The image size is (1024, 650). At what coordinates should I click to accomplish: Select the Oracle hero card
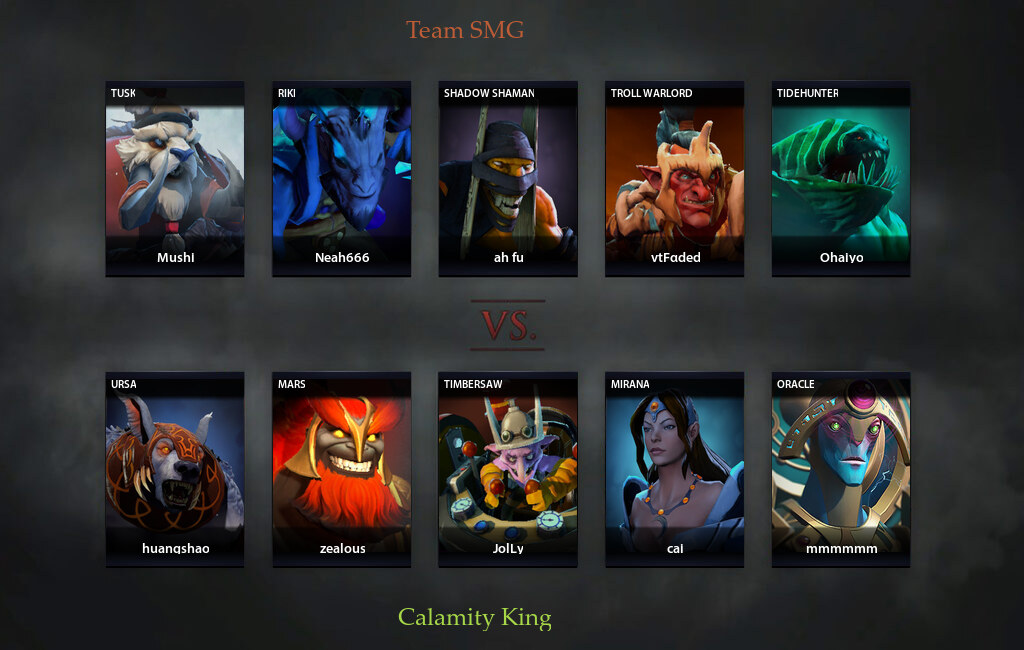pos(841,469)
